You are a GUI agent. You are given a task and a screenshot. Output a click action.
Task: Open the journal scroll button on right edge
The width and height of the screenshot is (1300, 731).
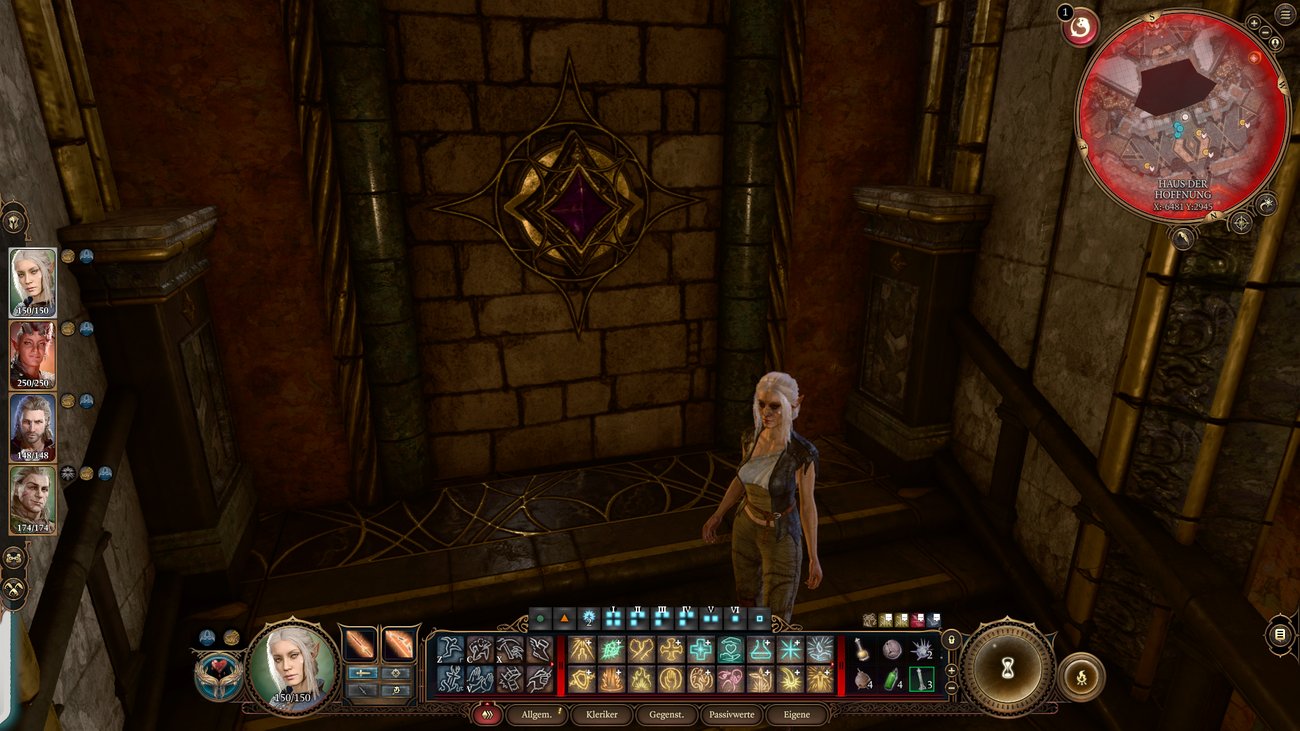pos(1279,636)
